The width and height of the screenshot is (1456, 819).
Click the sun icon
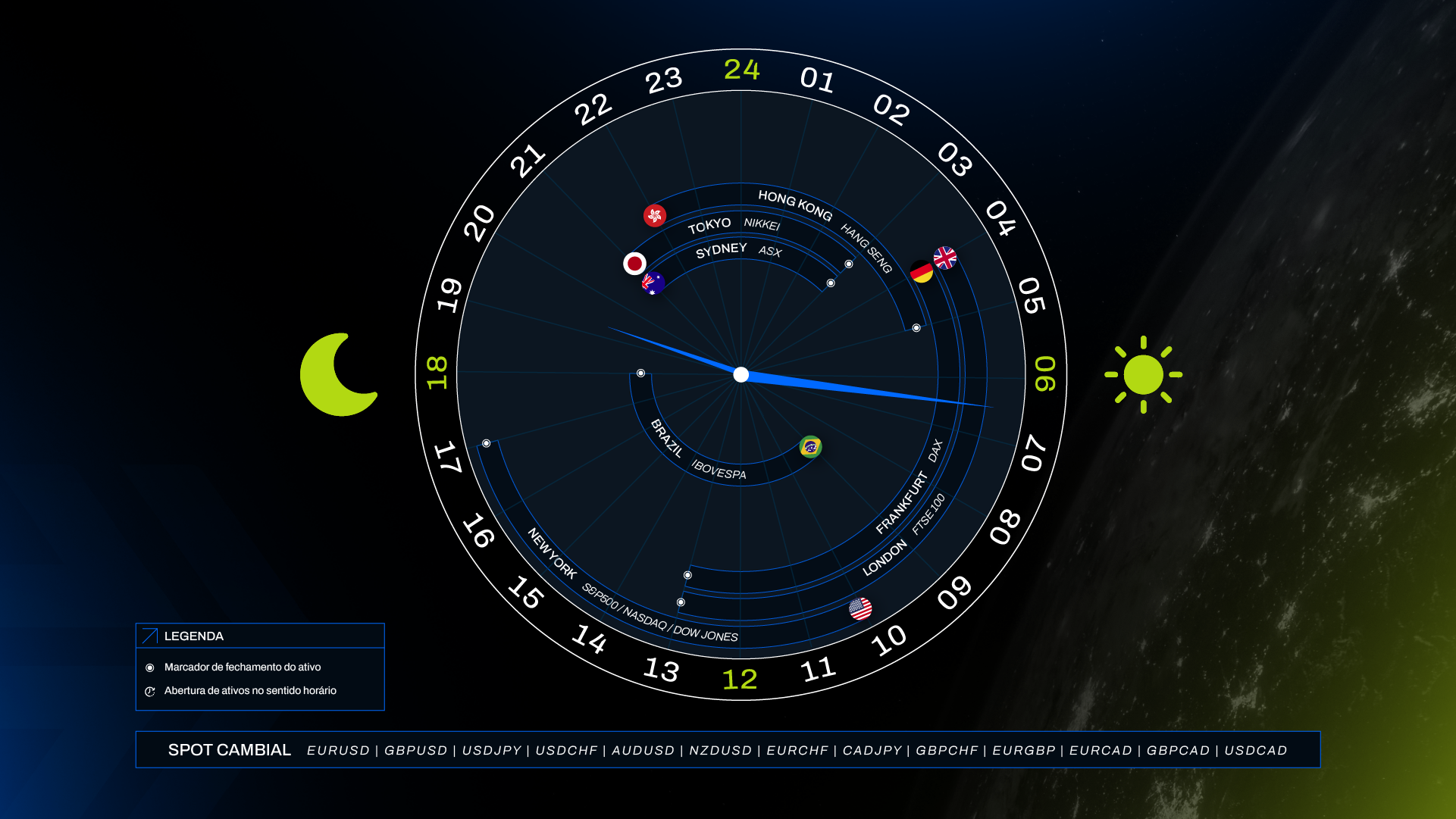(x=1143, y=374)
